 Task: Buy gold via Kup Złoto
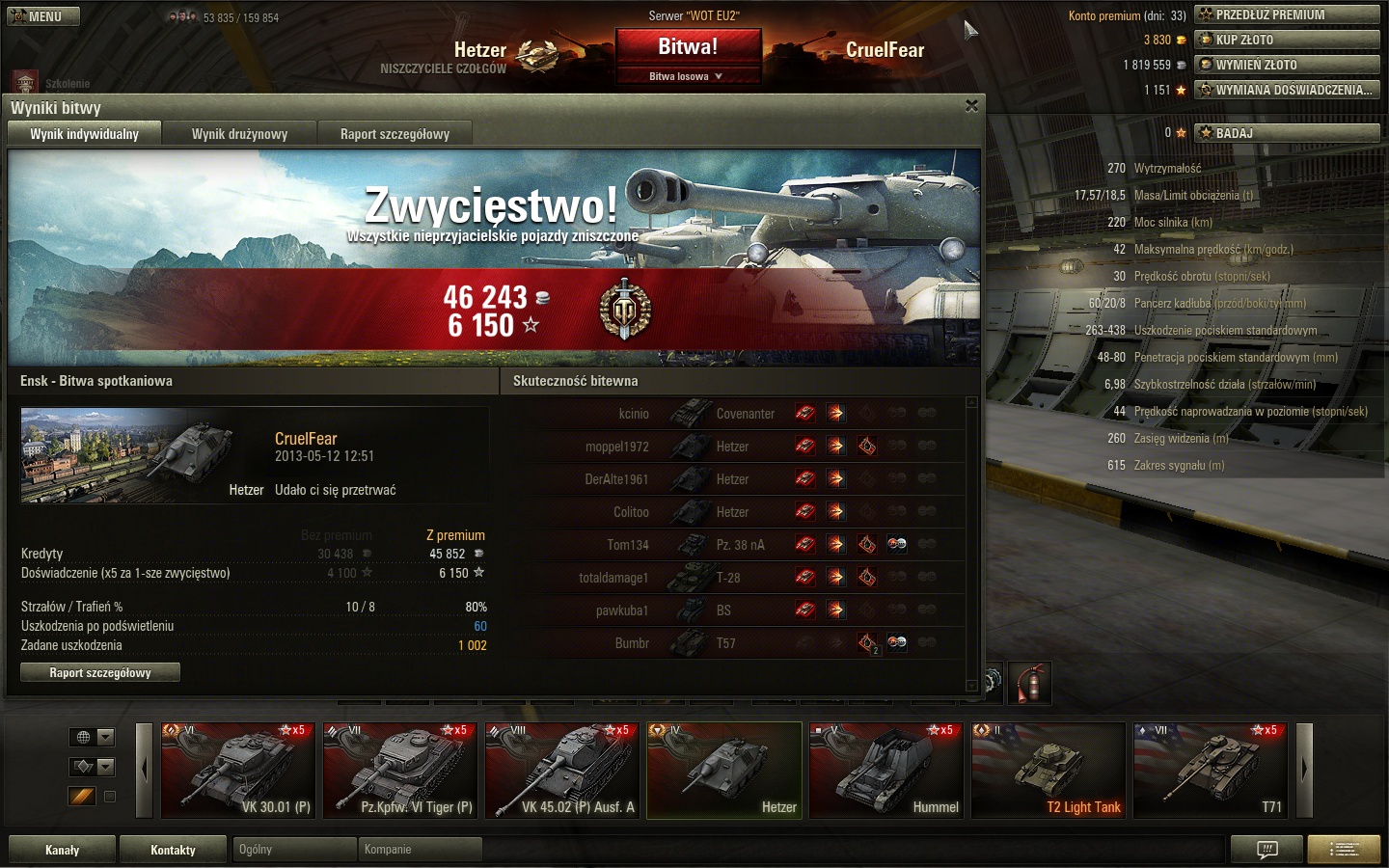pos(1287,40)
